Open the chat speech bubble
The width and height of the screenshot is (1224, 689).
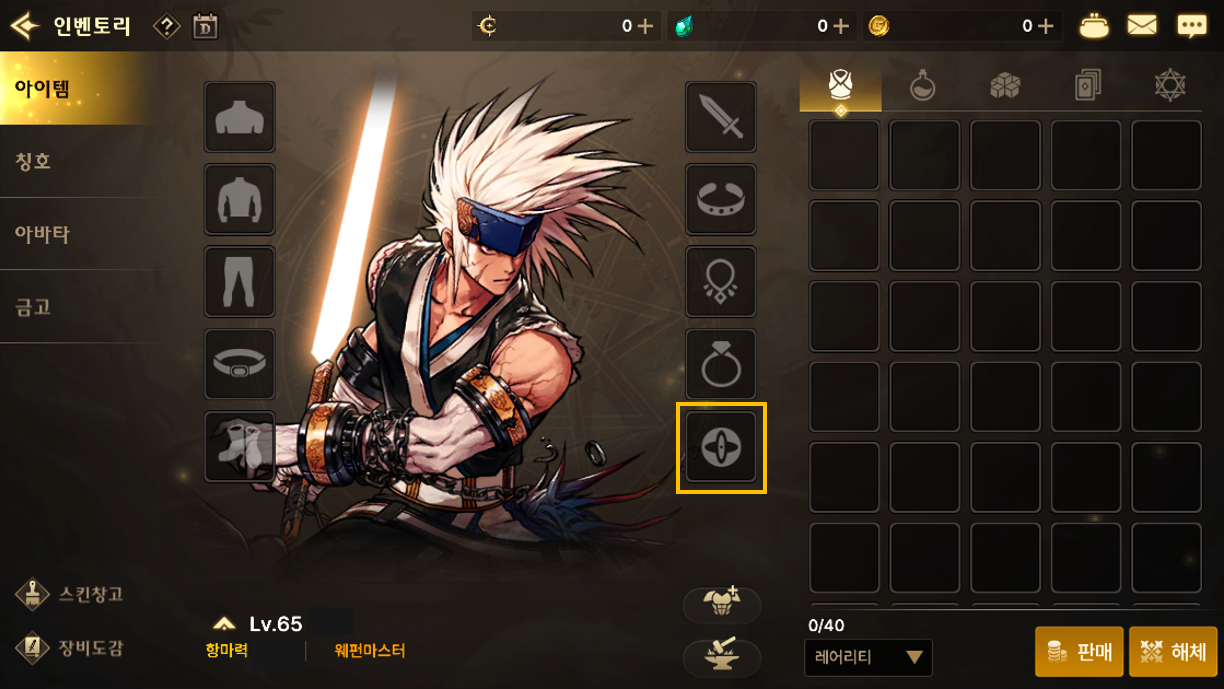[1191, 26]
